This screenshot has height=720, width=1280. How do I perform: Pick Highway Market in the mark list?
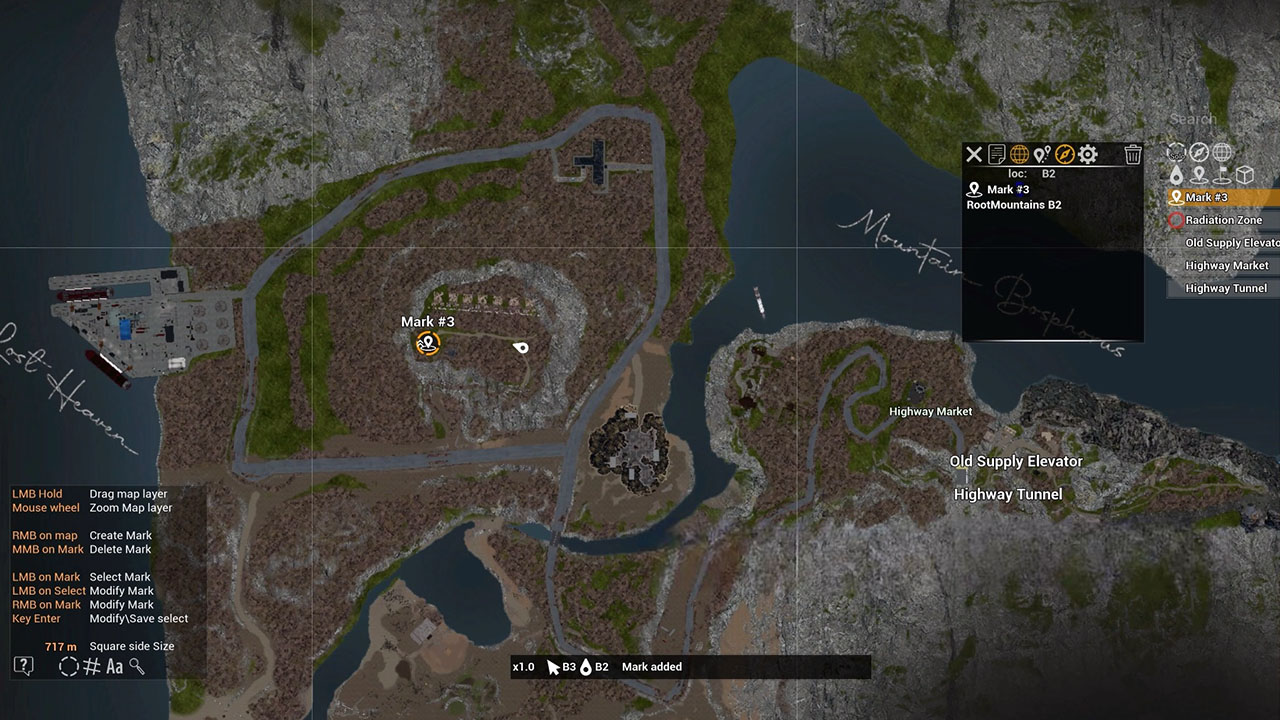pyautogui.click(x=1226, y=266)
